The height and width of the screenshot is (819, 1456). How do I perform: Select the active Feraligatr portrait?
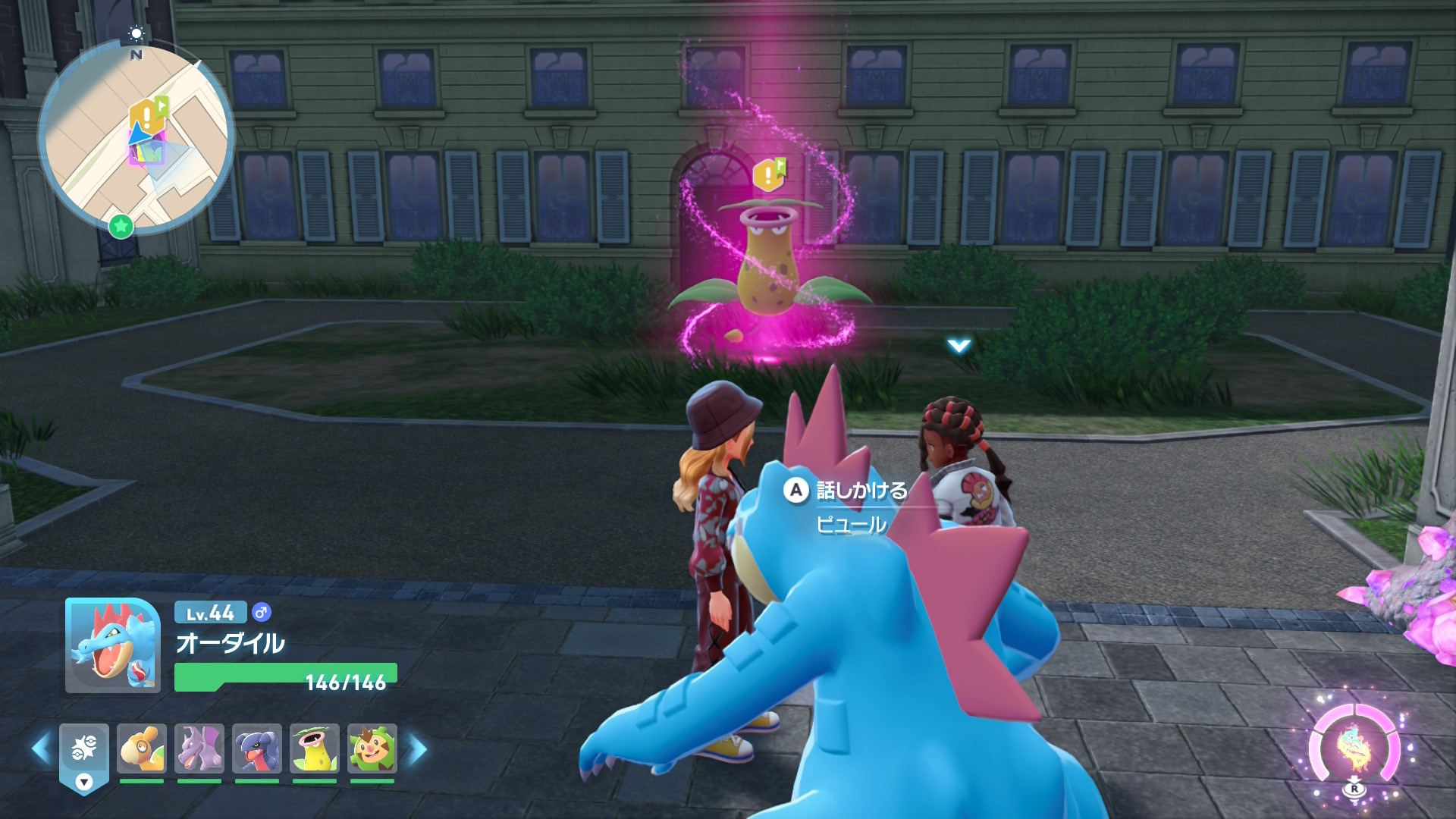click(113, 646)
